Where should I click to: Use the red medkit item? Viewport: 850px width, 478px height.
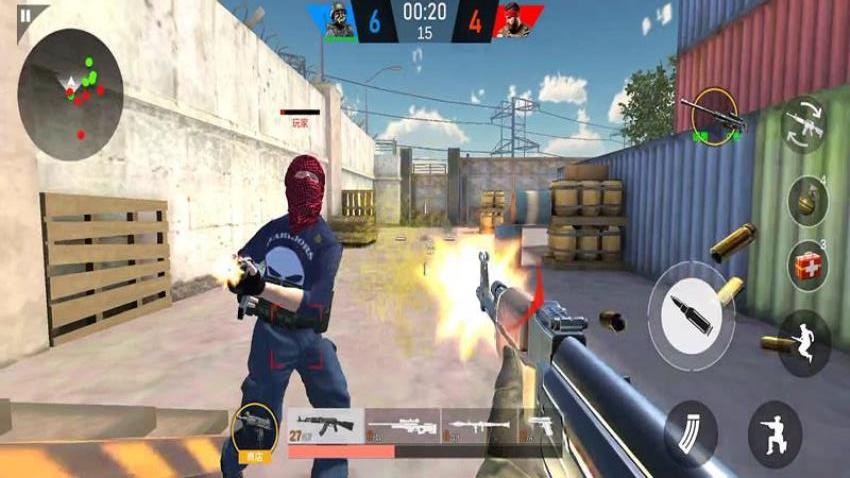click(808, 264)
